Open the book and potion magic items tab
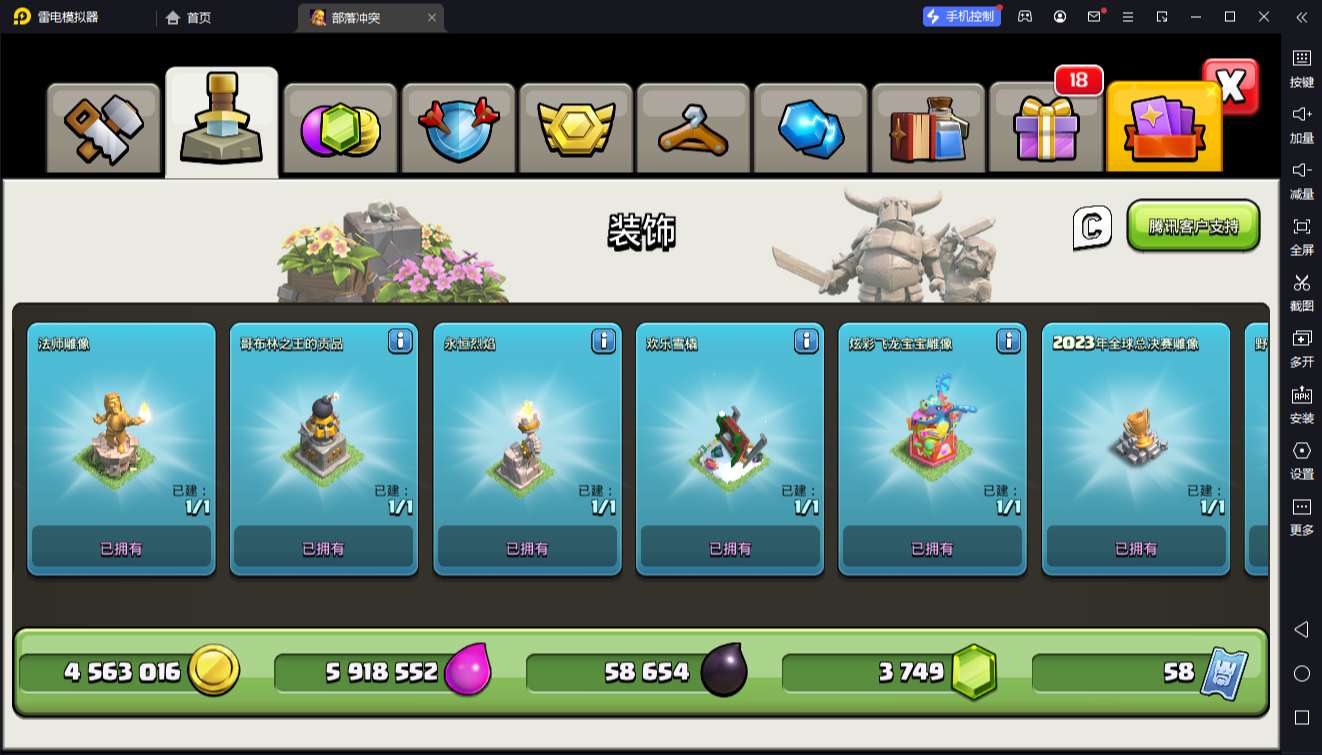Viewport: 1322px width, 755px height. (x=929, y=129)
